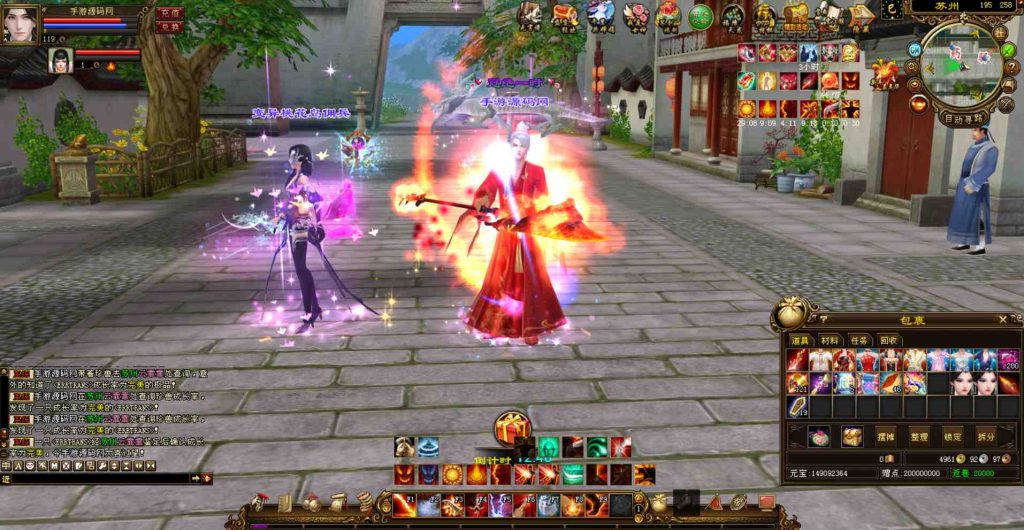Viewport: 1024px width, 530px height.
Task: Open the money pouch icon on bottom bar
Action: pyautogui.click(x=658, y=503)
